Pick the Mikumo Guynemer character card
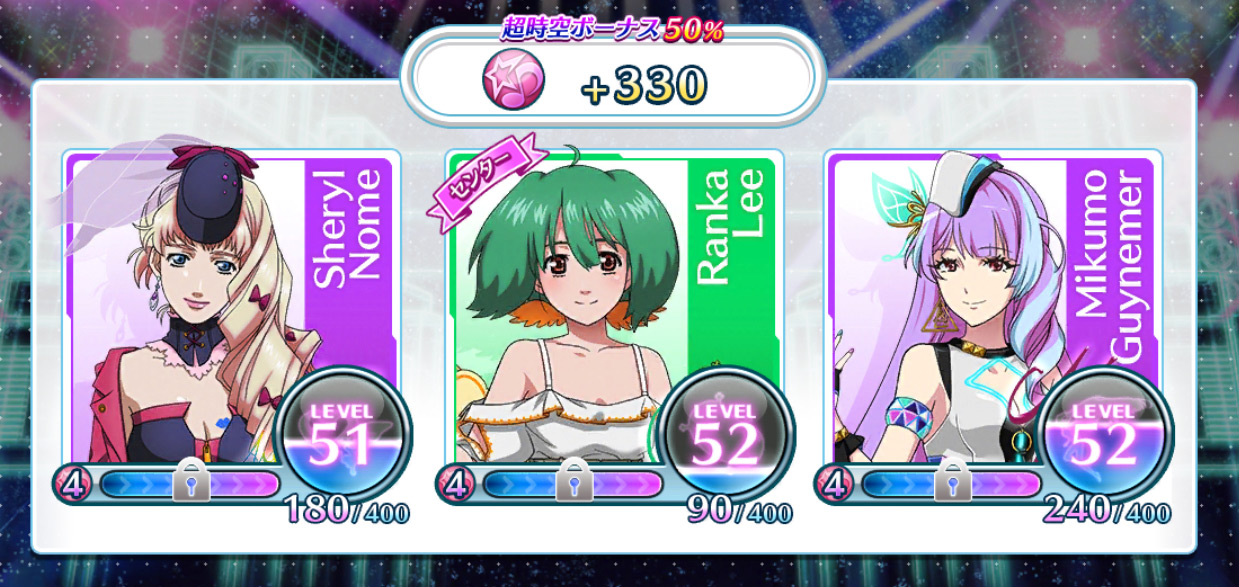 (x=995, y=310)
